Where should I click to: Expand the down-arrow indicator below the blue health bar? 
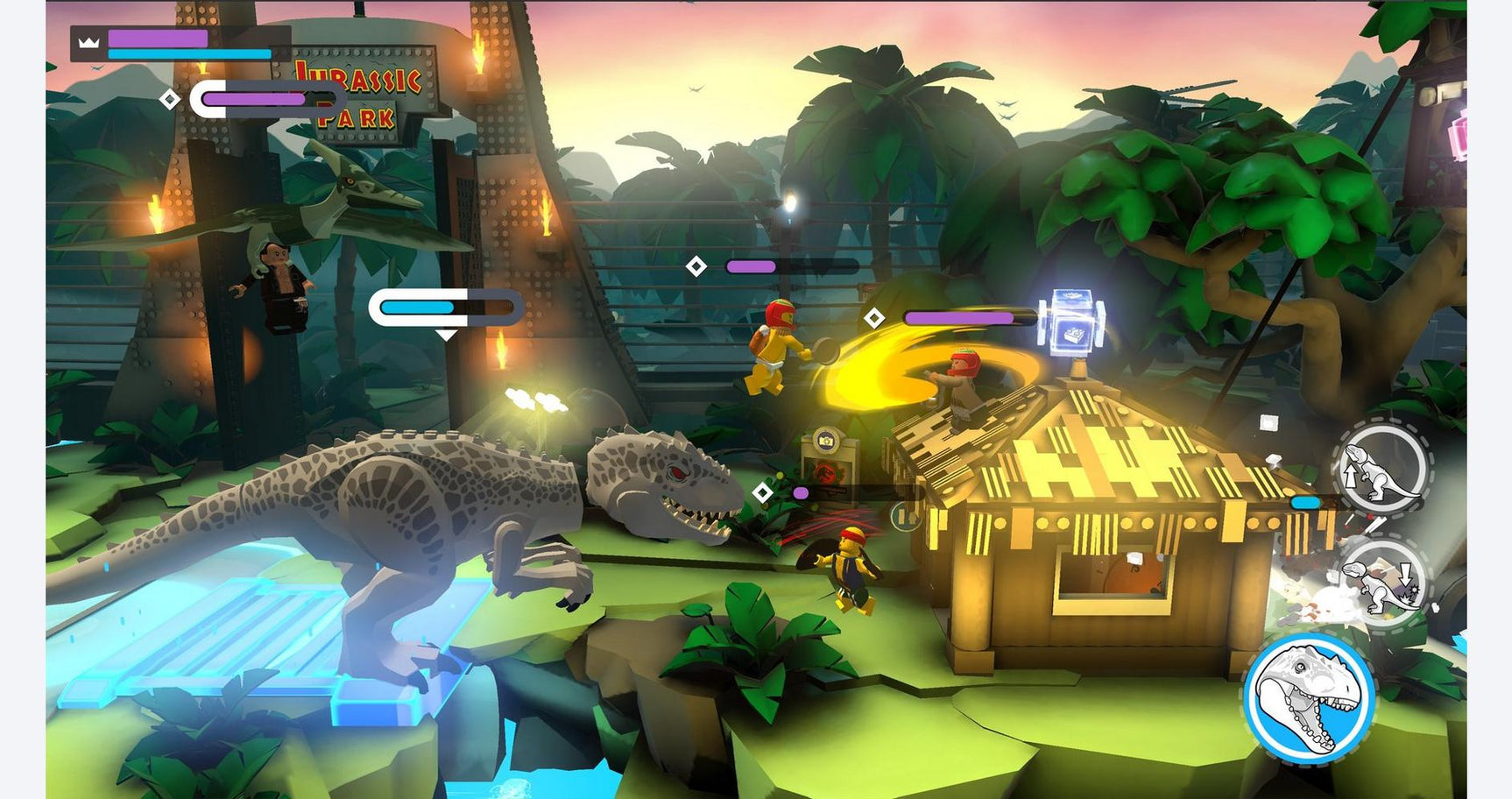pos(448,335)
